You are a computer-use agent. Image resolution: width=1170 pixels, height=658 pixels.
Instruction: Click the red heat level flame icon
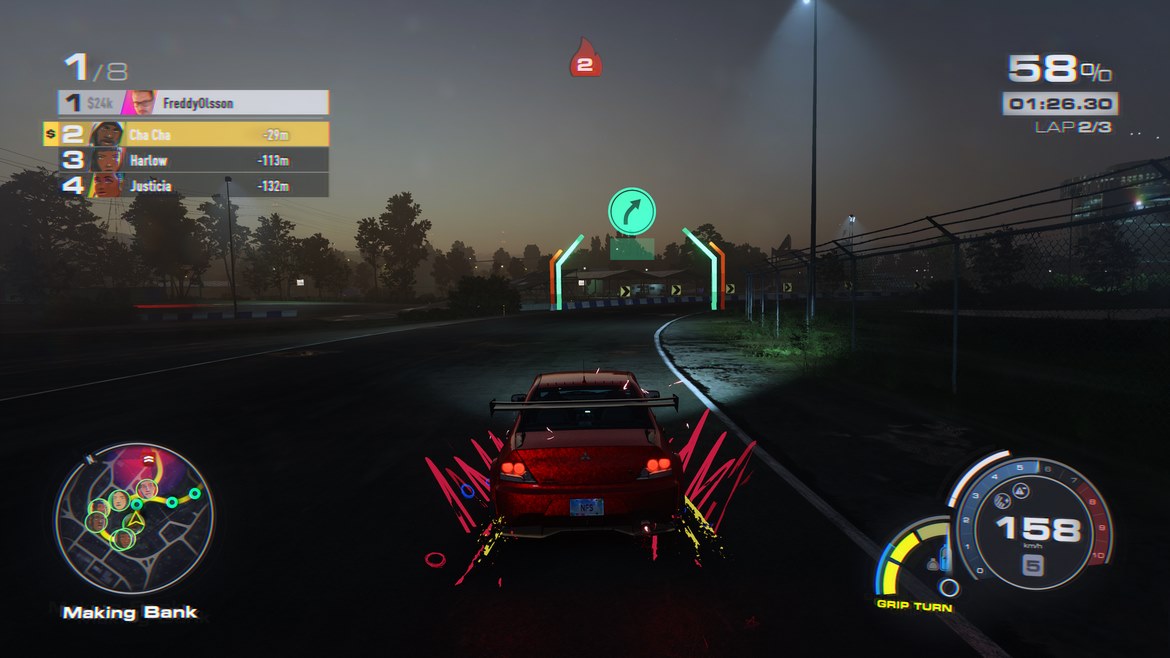click(x=585, y=58)
